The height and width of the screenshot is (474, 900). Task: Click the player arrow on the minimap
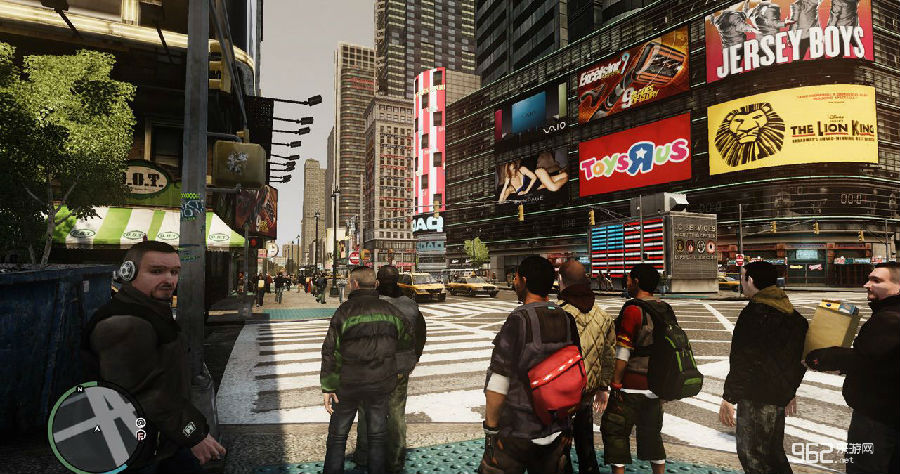97,429
